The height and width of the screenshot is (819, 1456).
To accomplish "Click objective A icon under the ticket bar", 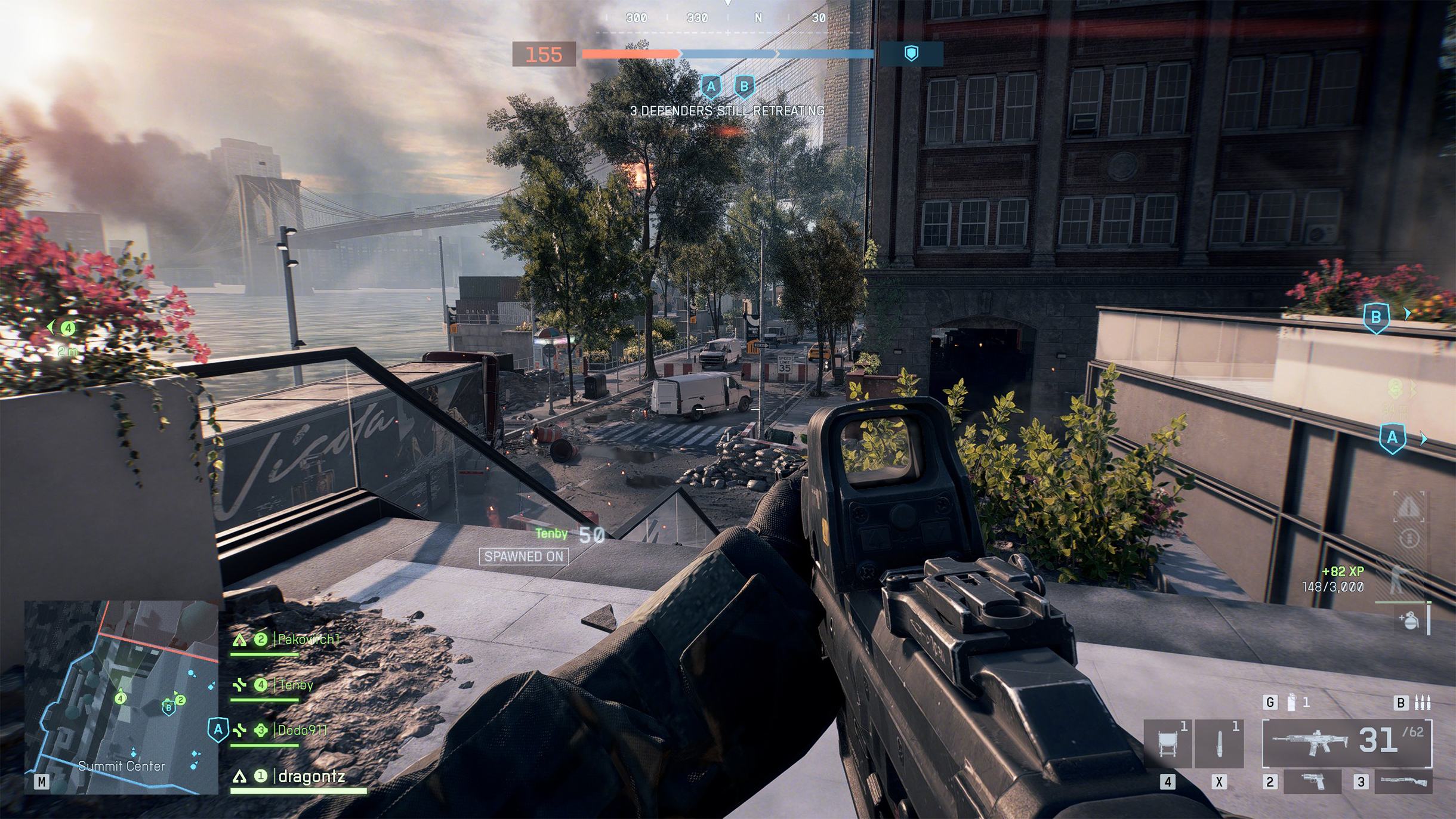I will point(711,87).
